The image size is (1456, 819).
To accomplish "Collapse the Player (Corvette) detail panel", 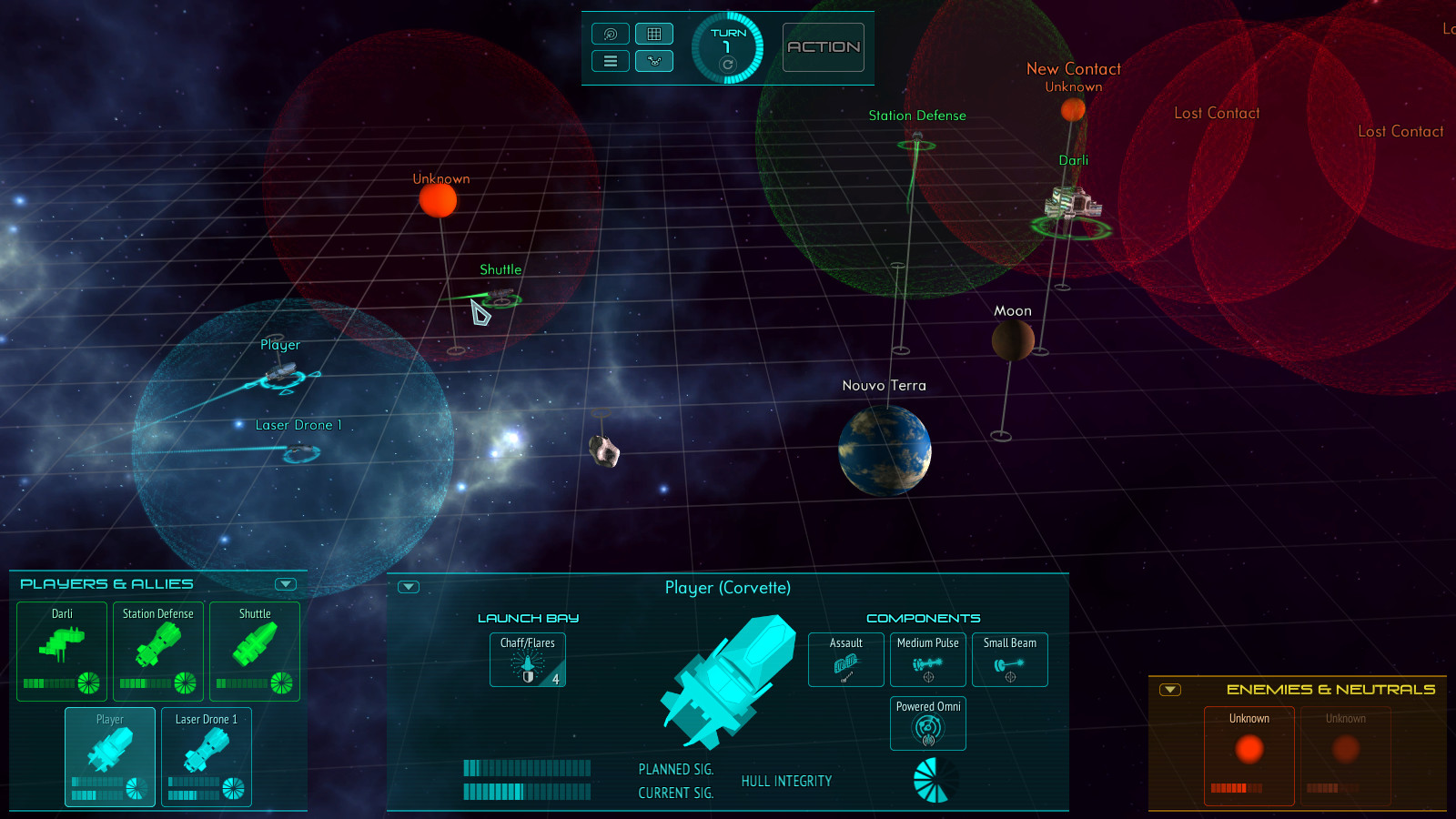I will coord(410,587).
